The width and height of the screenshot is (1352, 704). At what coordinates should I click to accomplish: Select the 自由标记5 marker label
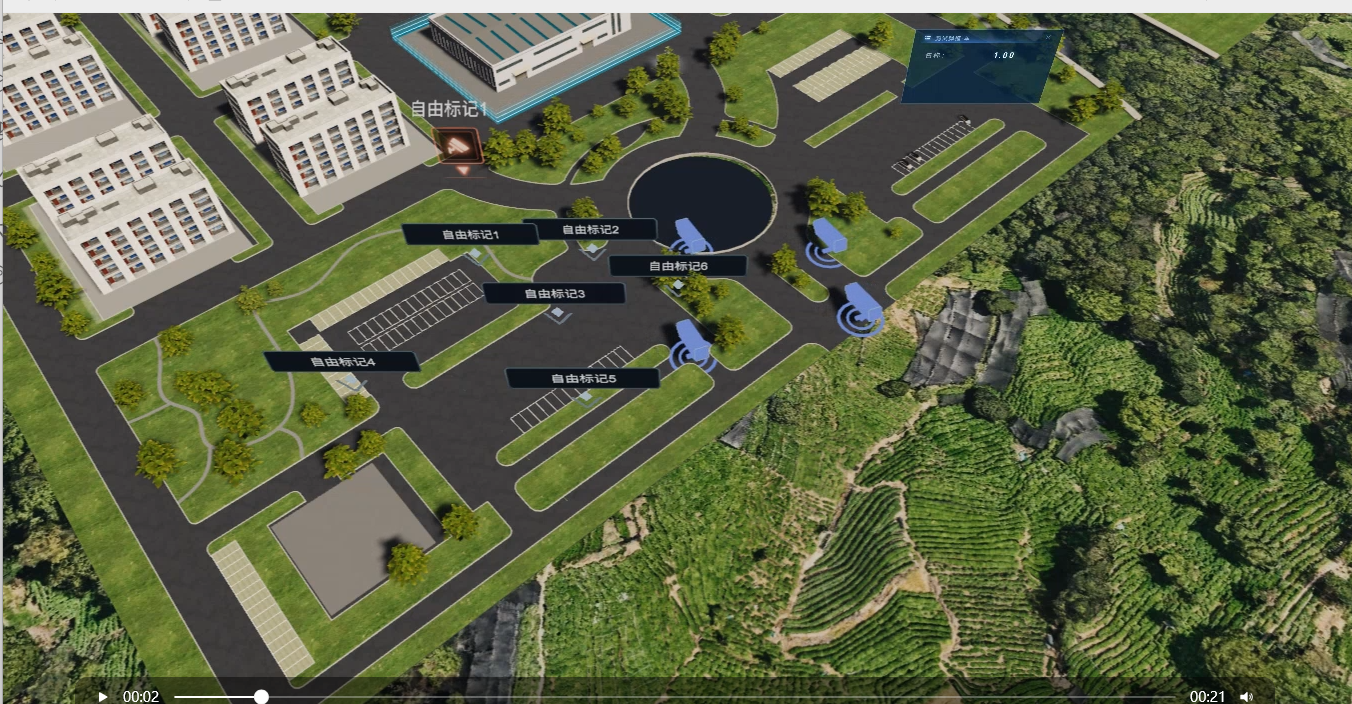[583, 378]
